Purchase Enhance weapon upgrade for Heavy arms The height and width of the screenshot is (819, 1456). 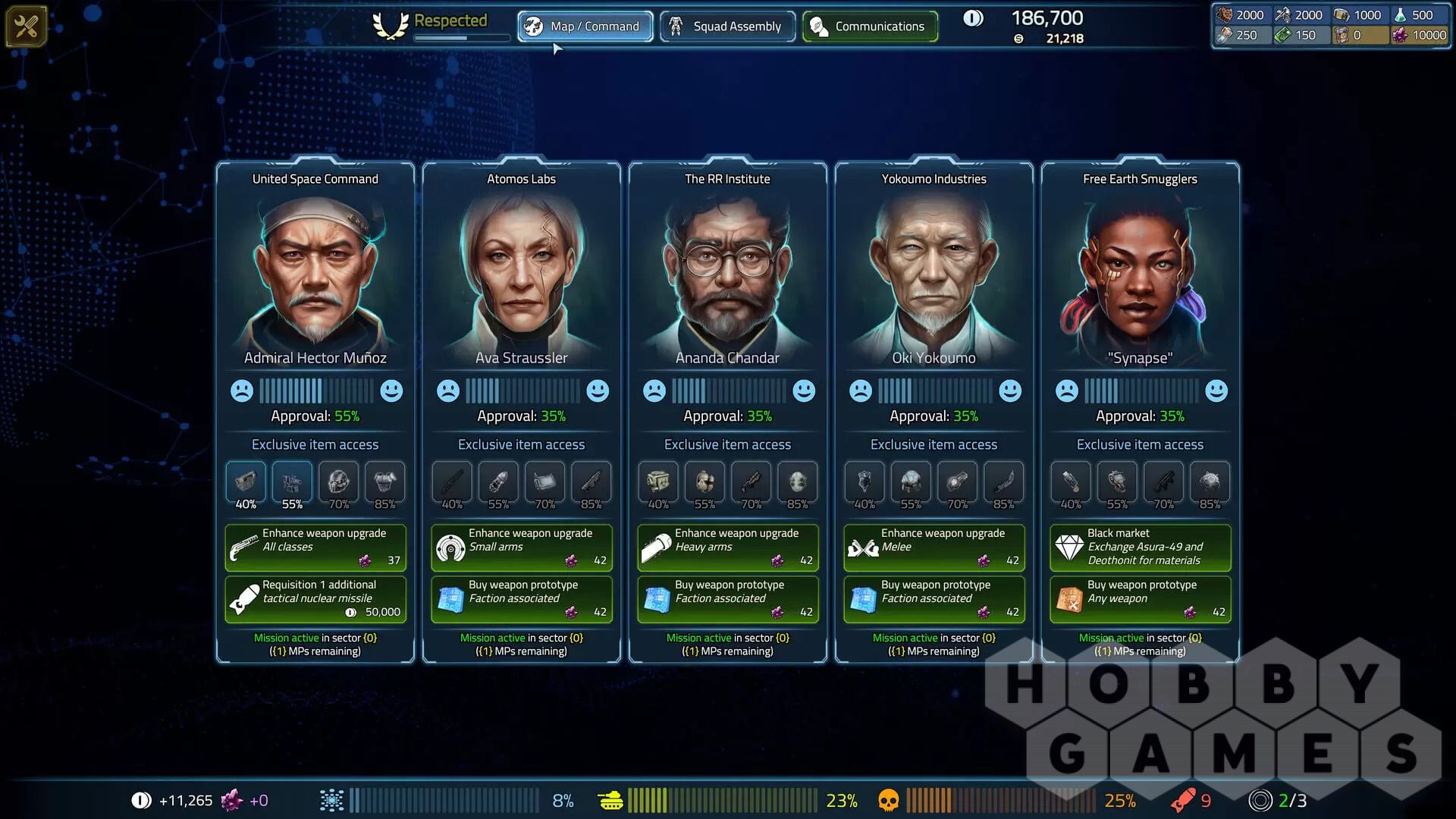click(x=728, y=547)
